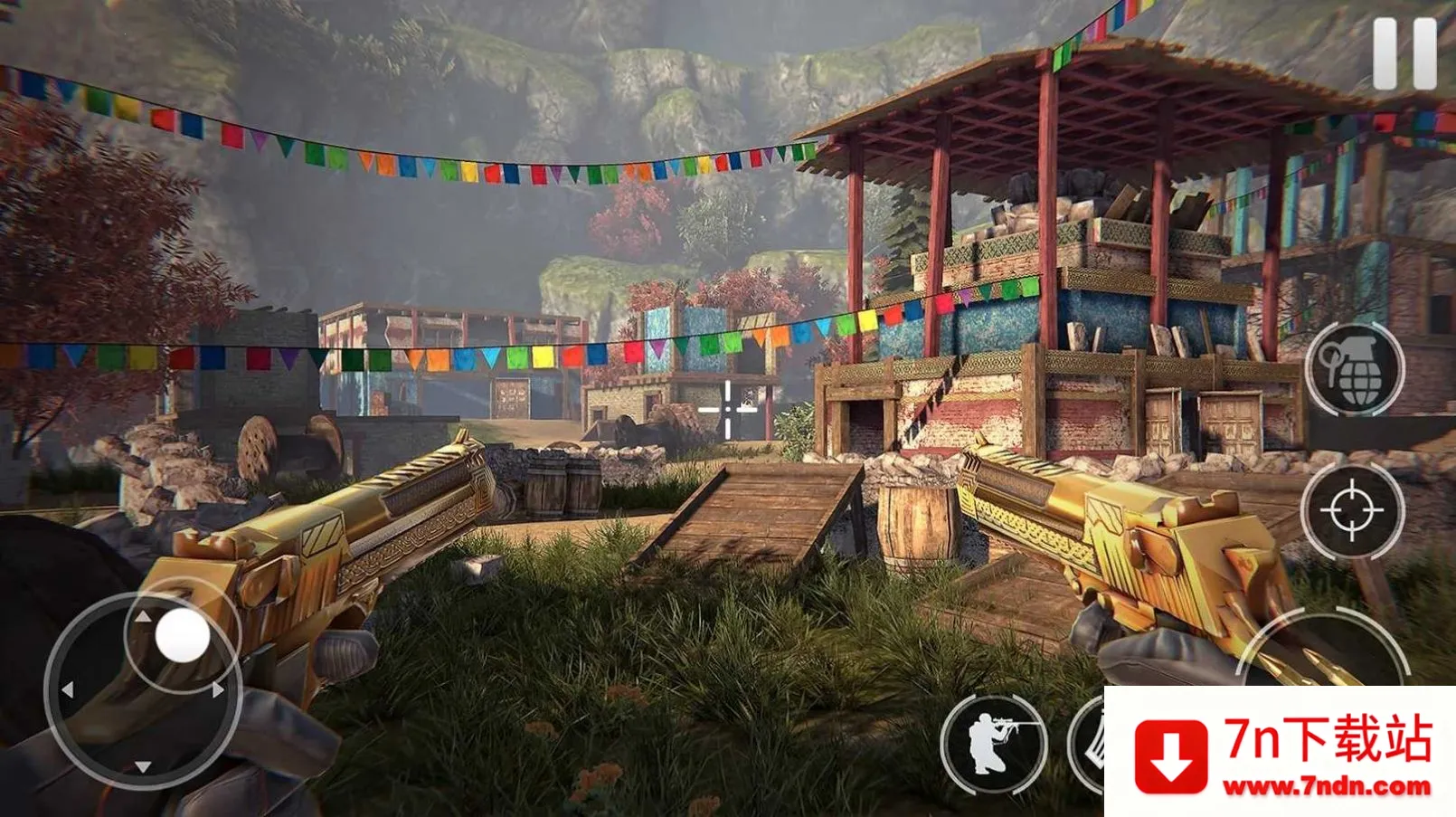The image size is (1456, 817).
Task: Pause the game with the pause button
Action: [1404, 53]
